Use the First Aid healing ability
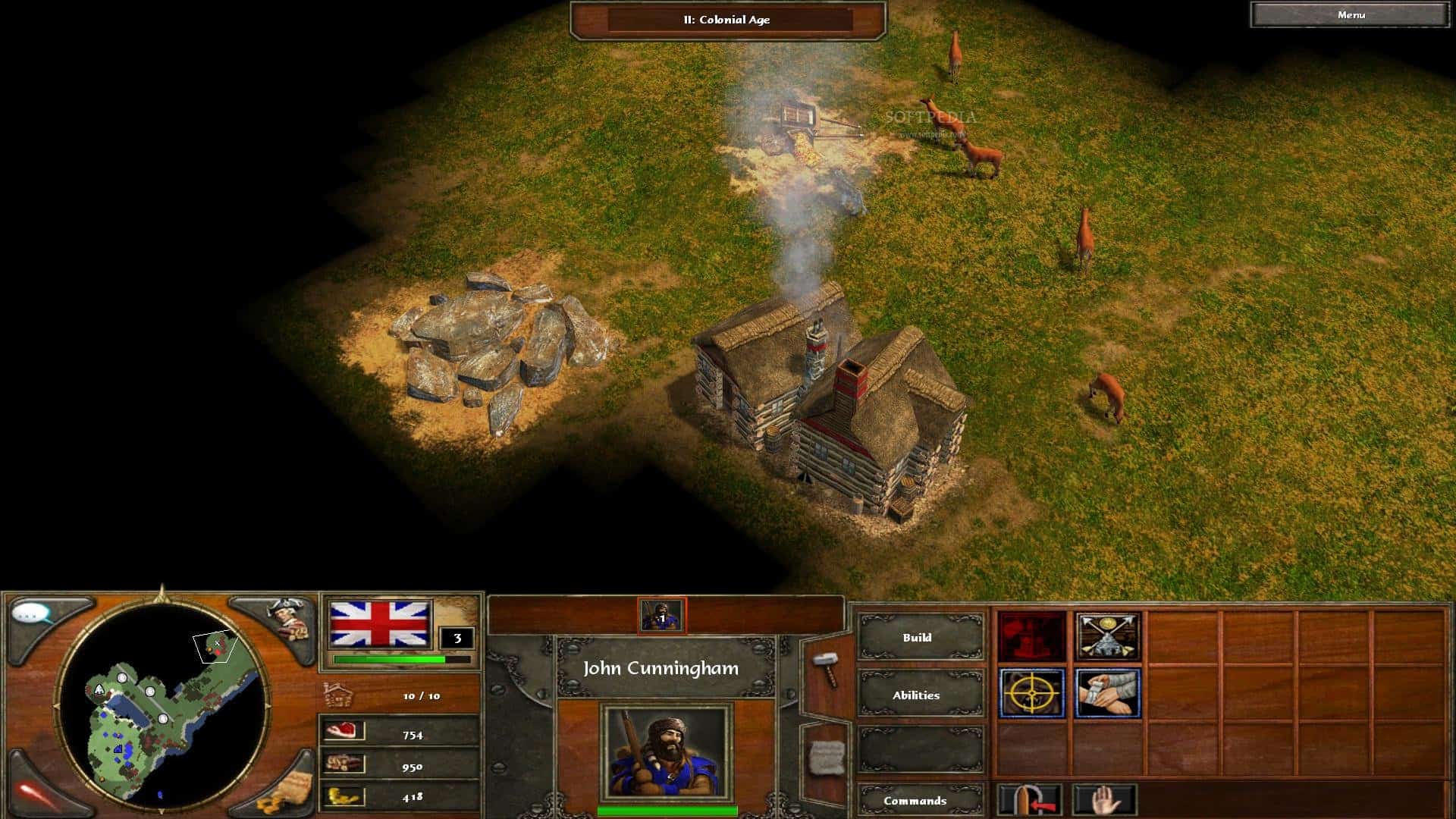 tap(1108, 695)
